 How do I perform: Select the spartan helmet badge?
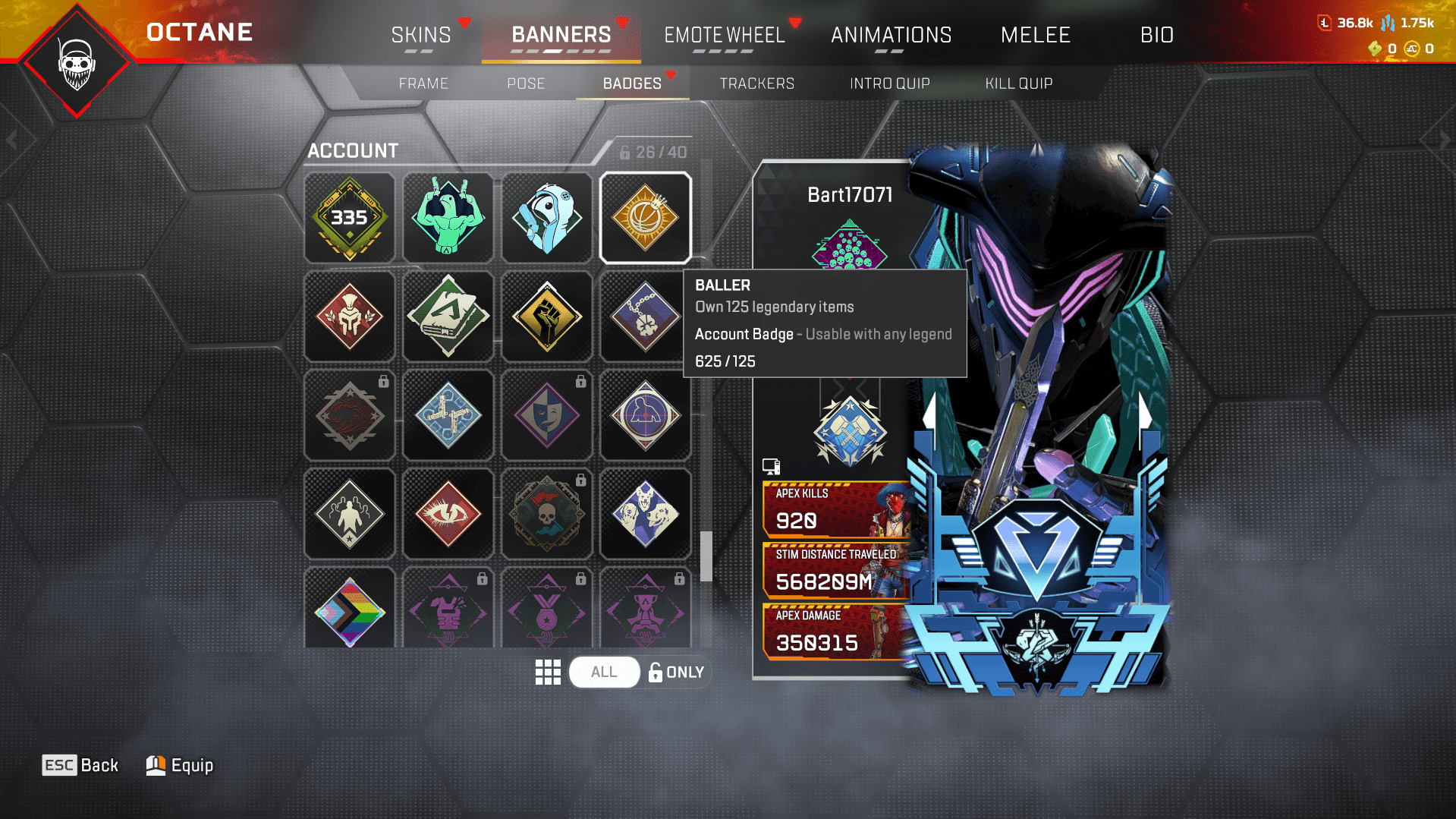[349, 317]
